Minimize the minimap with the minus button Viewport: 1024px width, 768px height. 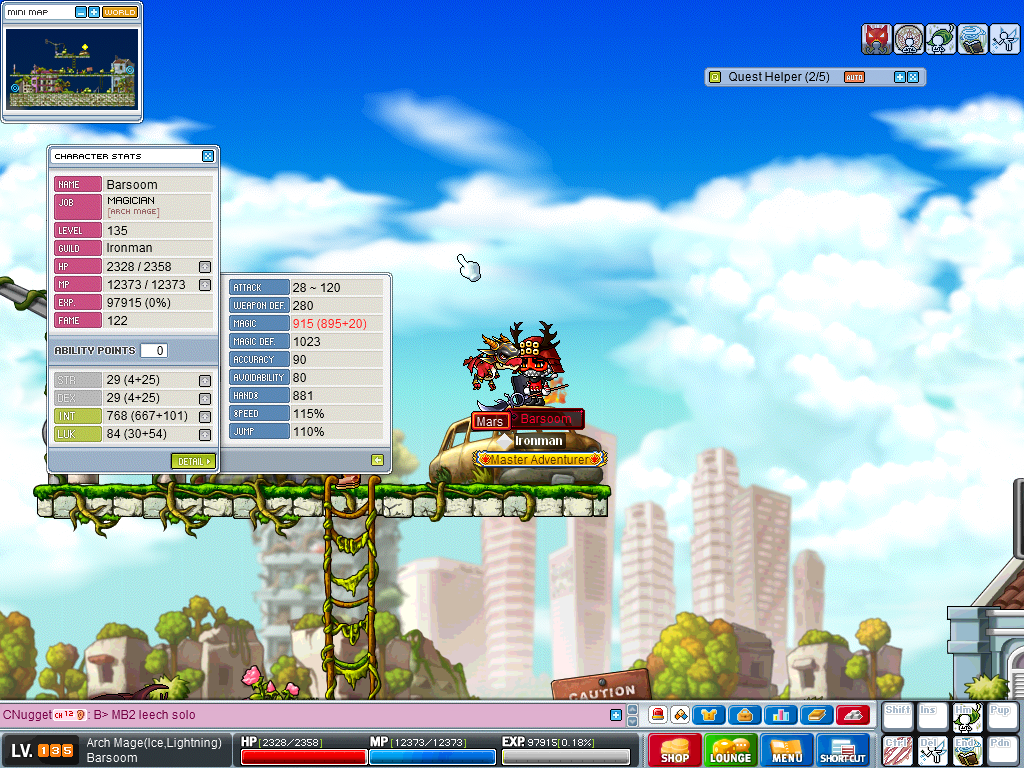click(x=81, y=13)
